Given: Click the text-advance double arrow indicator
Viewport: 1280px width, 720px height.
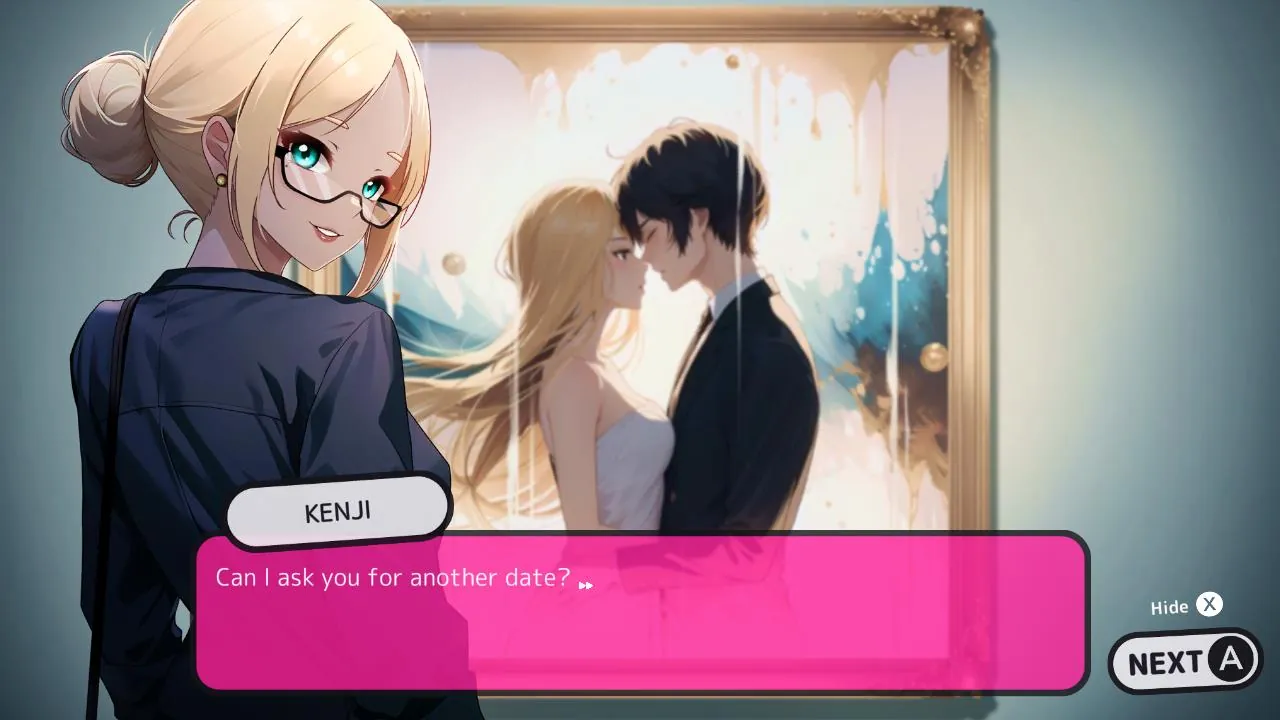Looking at the screenshot, I should 585,583.
